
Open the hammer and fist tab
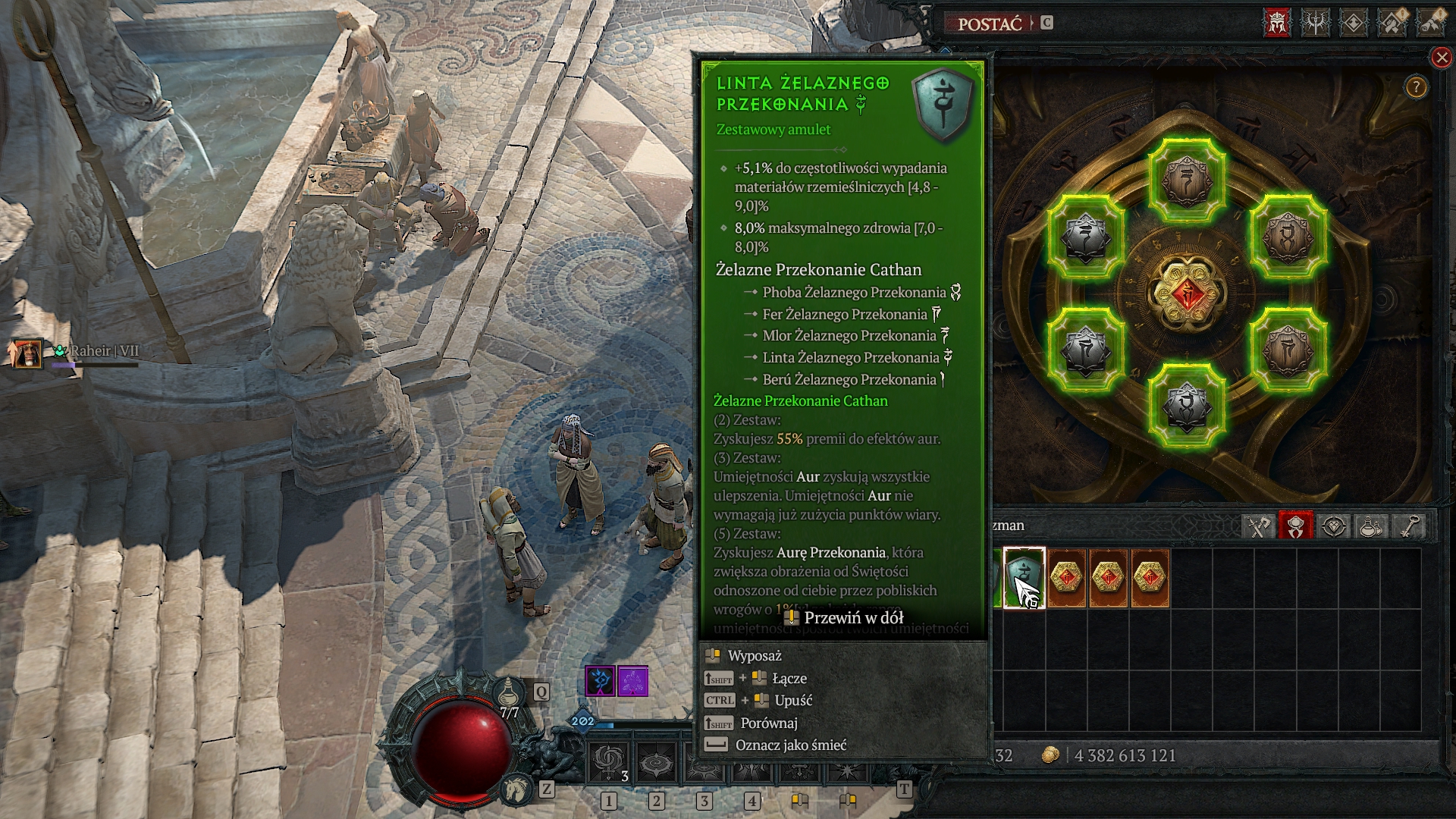click(x=1392, y=23)
